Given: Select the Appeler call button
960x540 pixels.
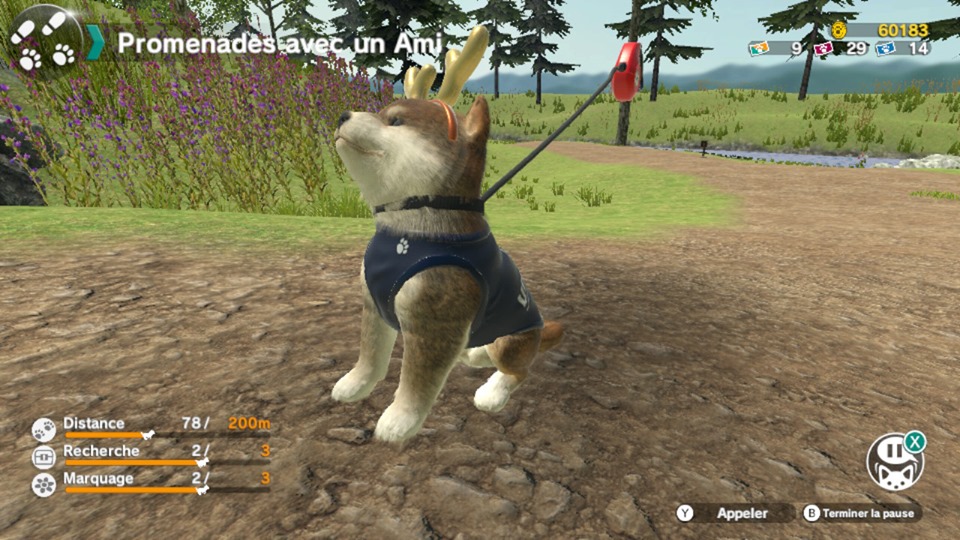Looking at the screenshot, I should point(735,513).
